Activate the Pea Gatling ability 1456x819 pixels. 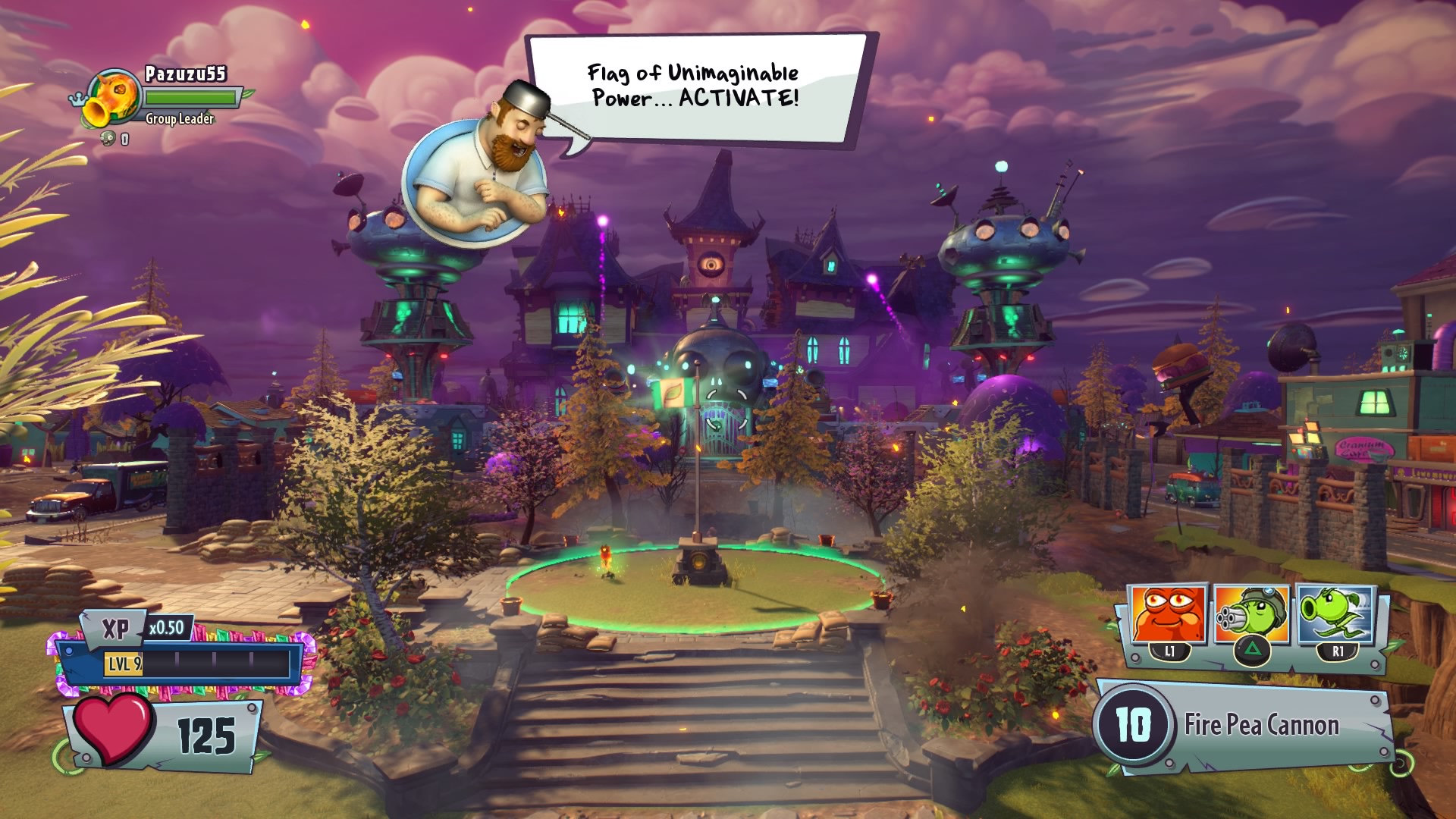coord(1250,616)
